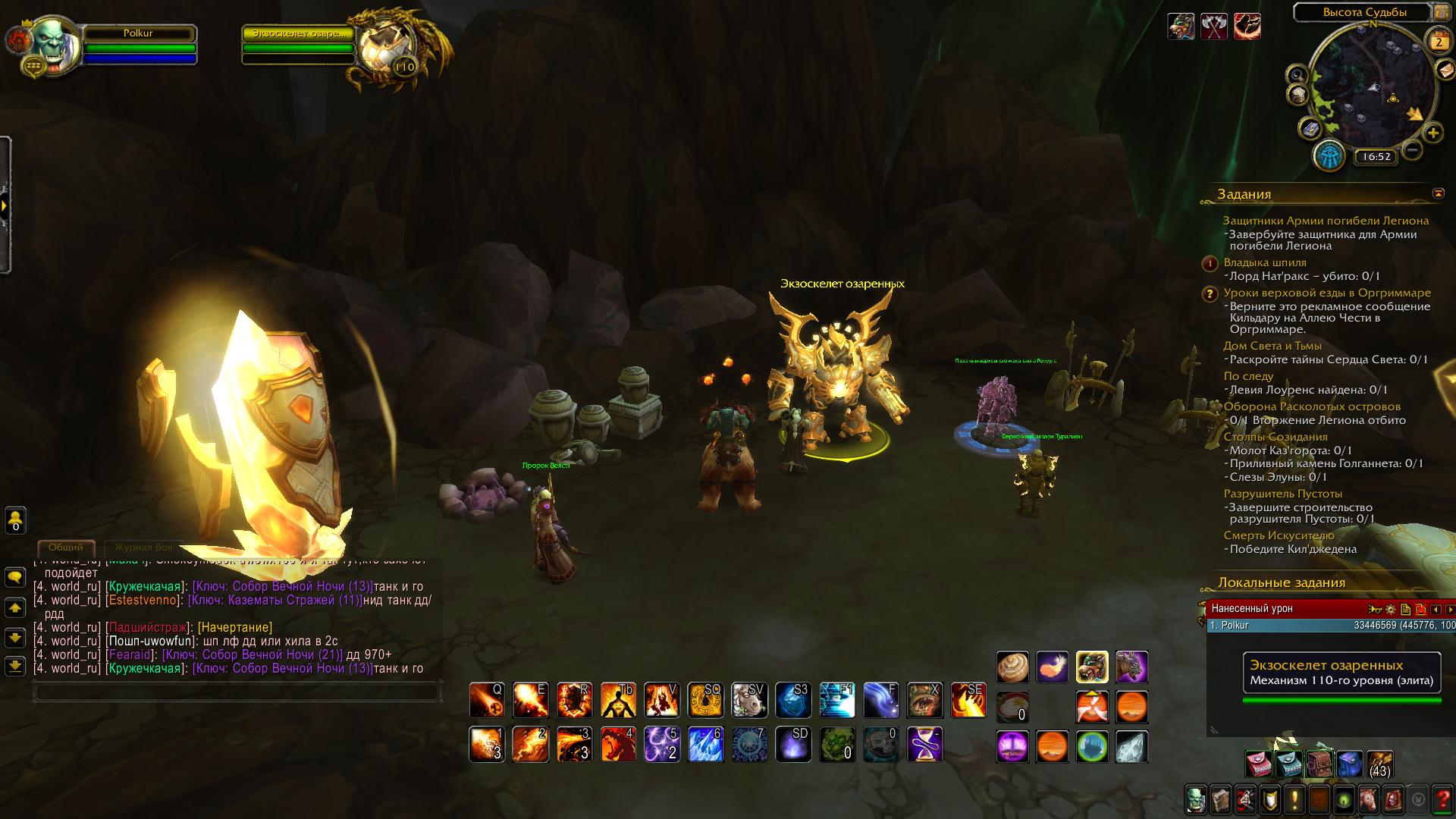Collapse the Задания quest tracker

(x=1438, y=193)
